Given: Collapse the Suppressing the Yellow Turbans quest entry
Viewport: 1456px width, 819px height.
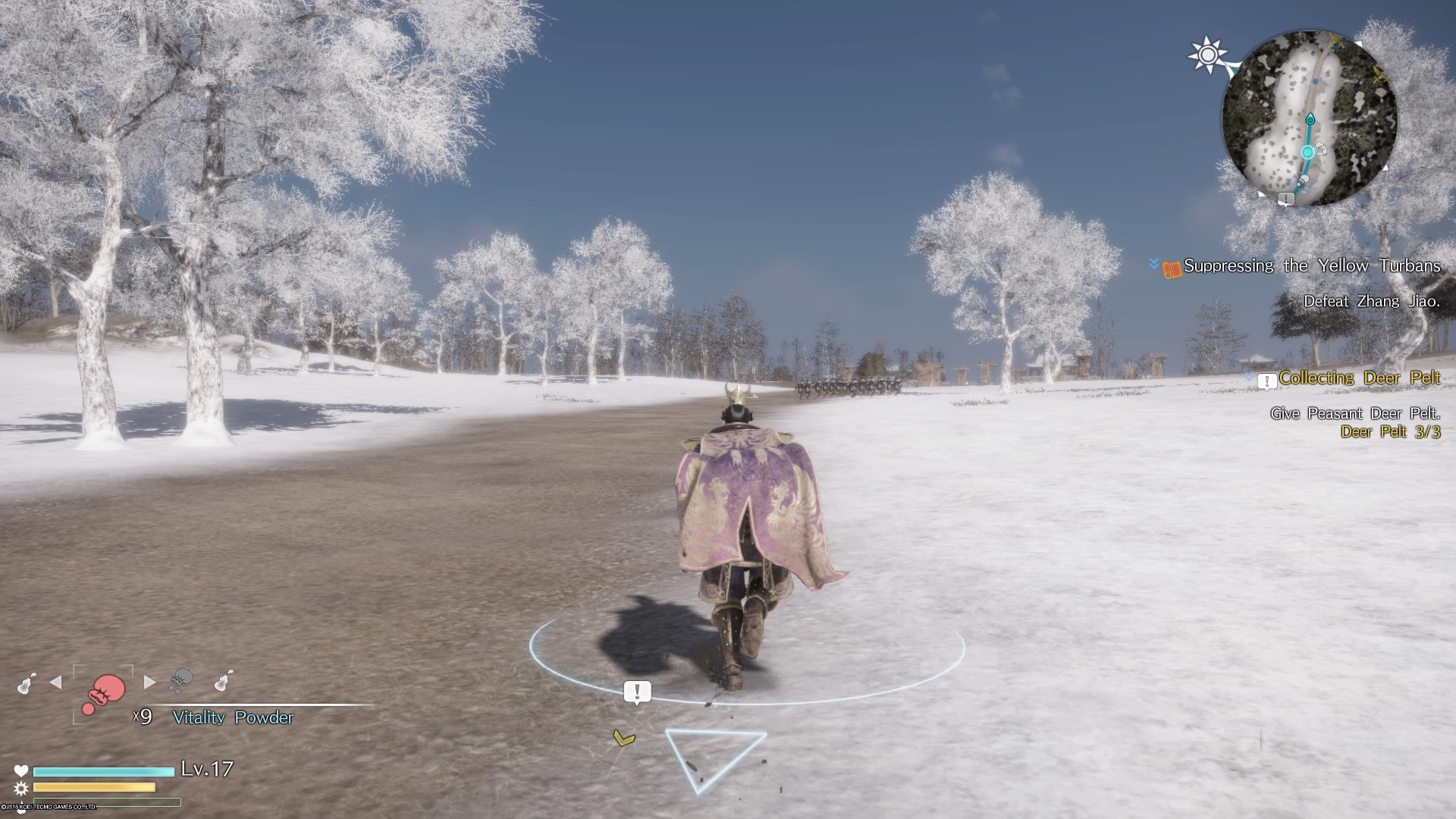Looking at the screenshot, I should (1153, 265).
